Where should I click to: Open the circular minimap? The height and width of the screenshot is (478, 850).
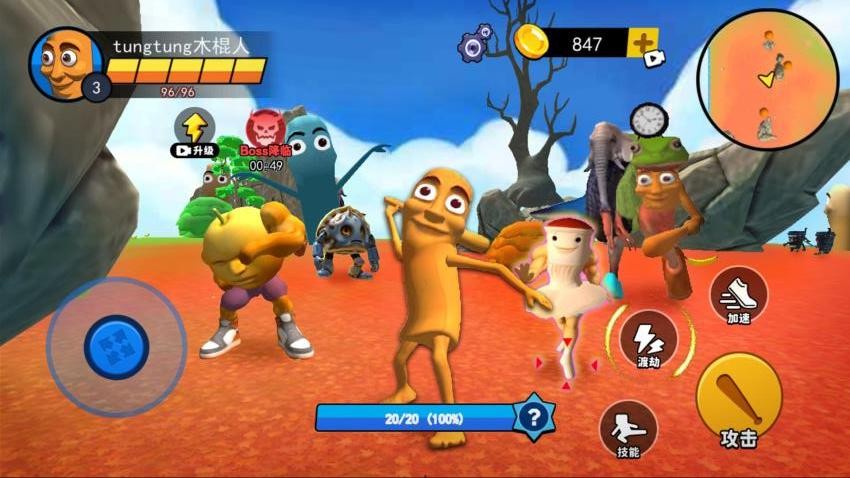pyautogui.click(x=767, y=80)
